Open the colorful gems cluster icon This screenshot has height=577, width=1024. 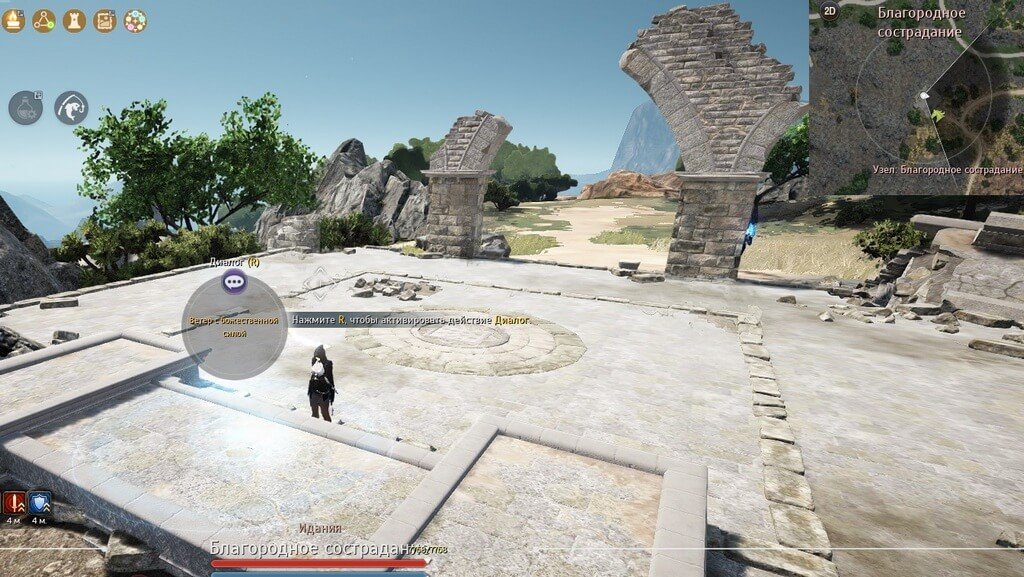(x=135, y=20)
